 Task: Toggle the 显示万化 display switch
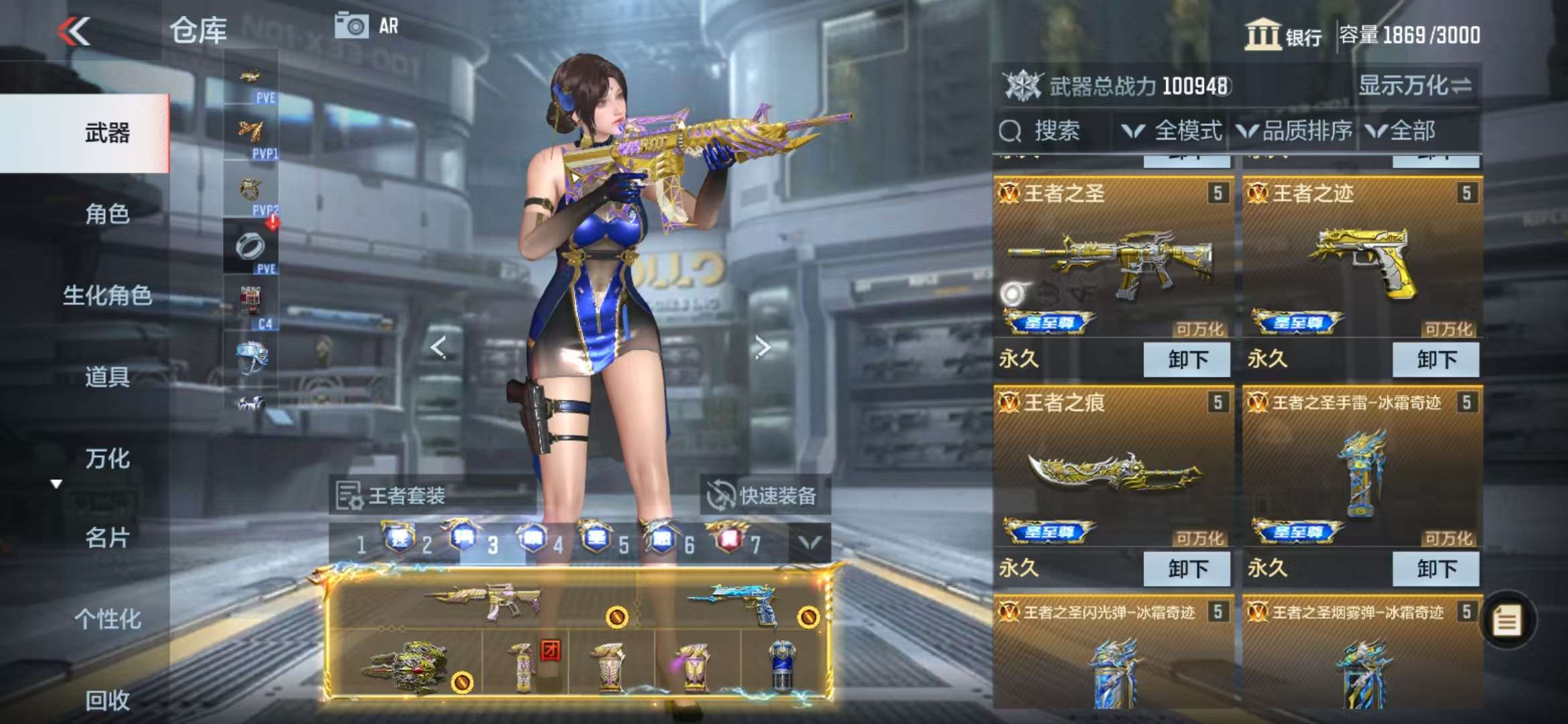(x=1414, y=86)
